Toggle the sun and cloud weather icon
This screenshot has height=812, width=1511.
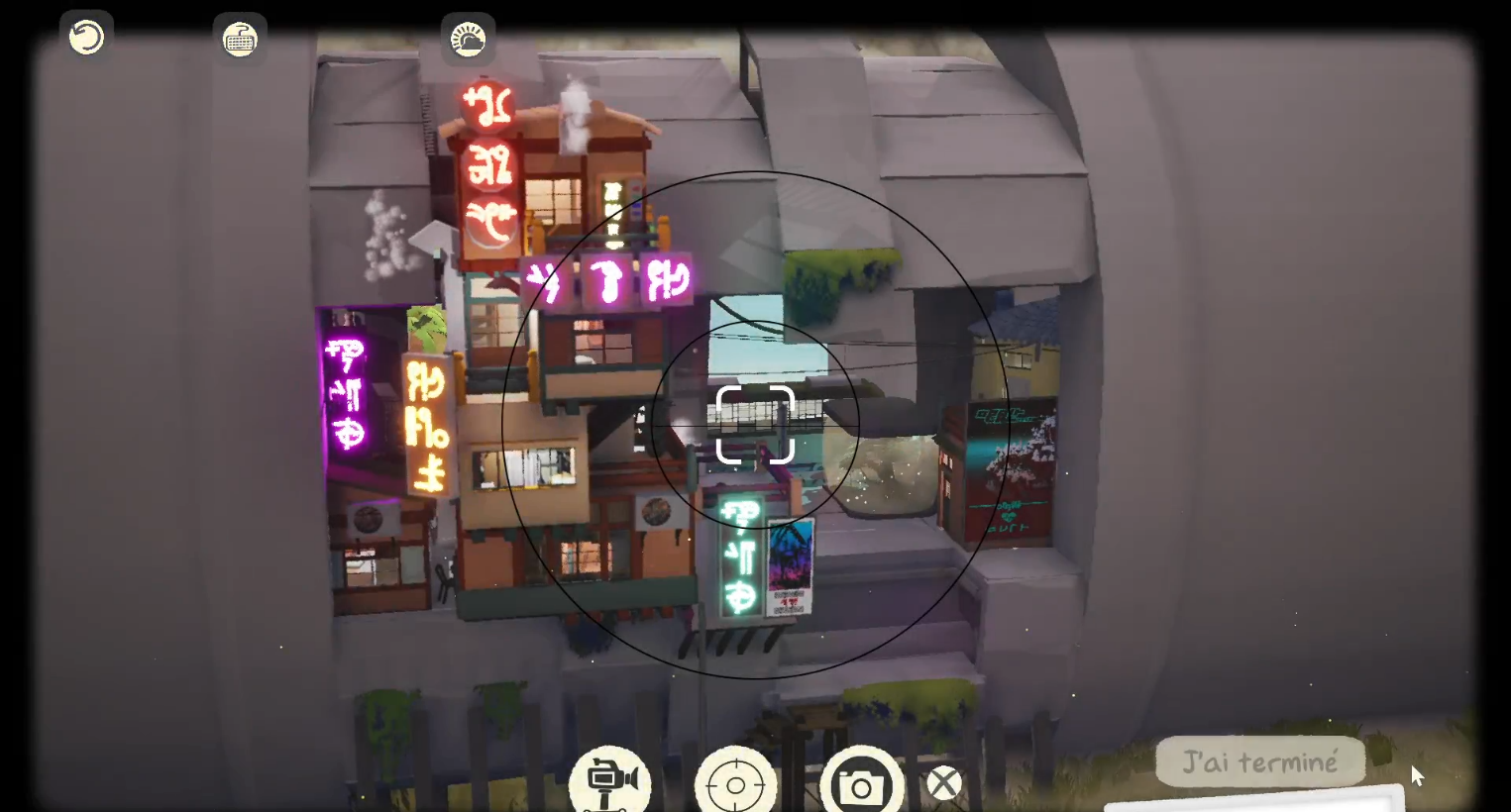click(x=468, y=40)
